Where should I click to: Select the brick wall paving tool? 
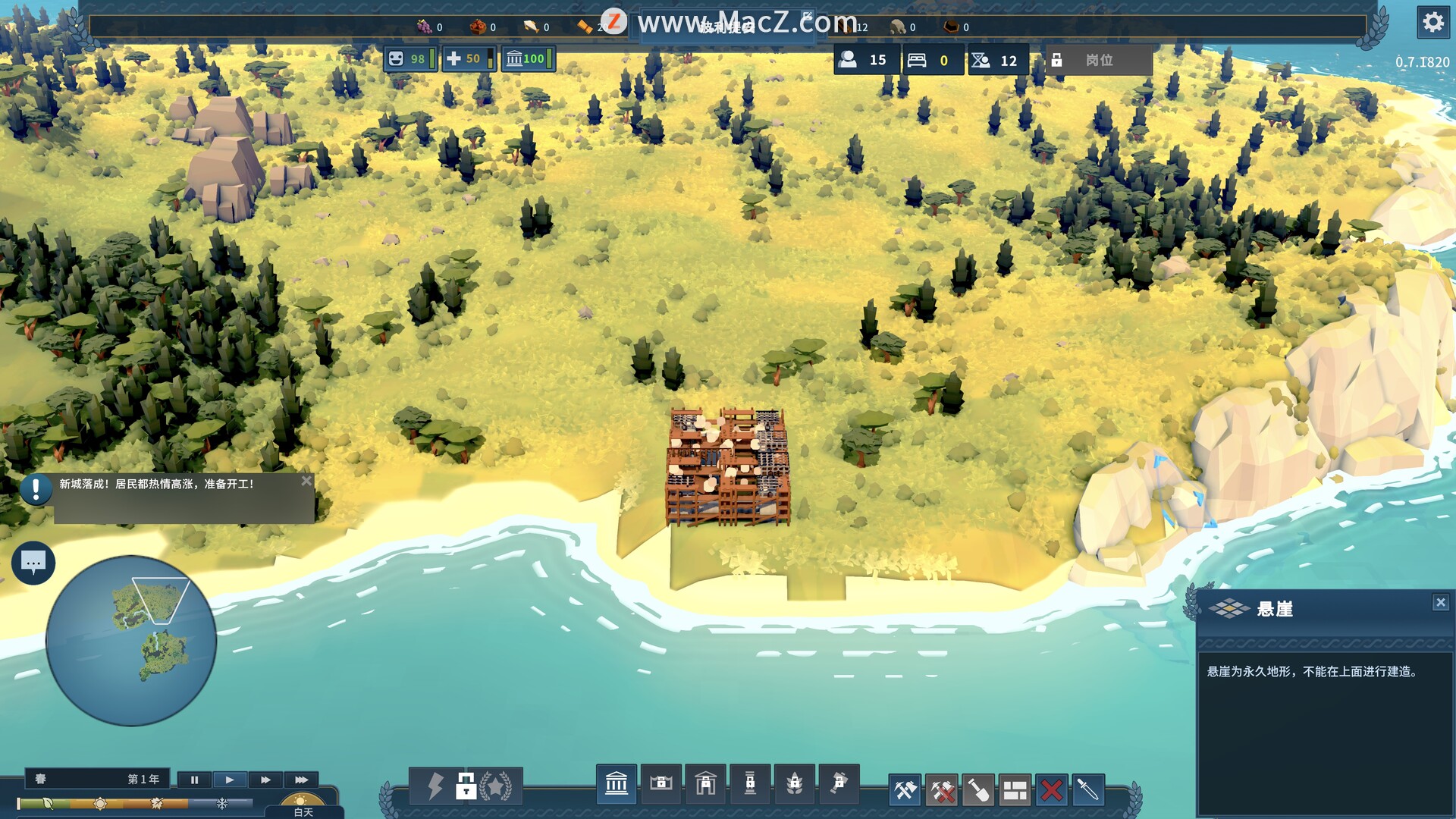[1015, 790]
